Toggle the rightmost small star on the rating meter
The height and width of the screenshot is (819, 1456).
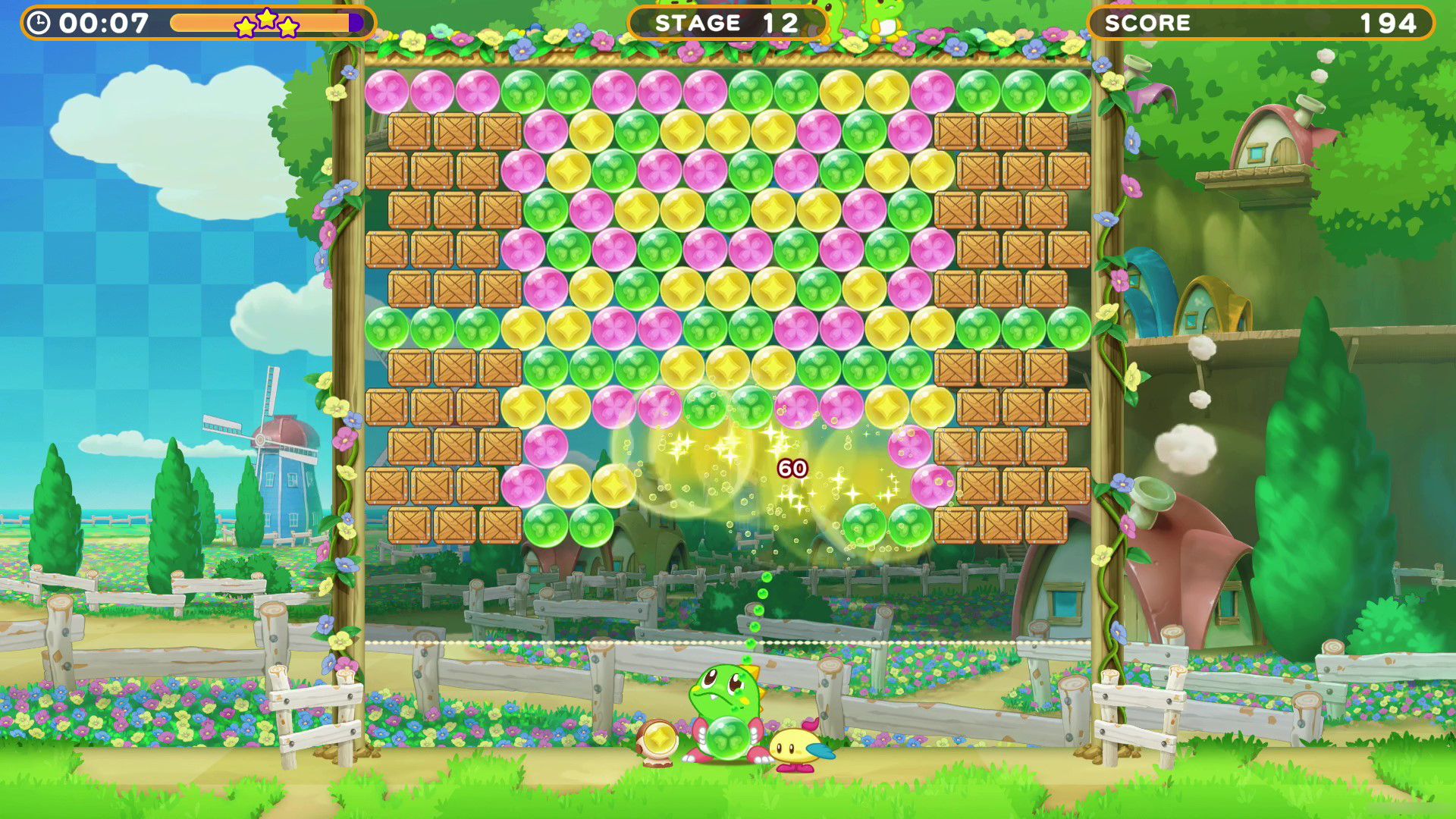pyautogui.click(x=290, y=27)
